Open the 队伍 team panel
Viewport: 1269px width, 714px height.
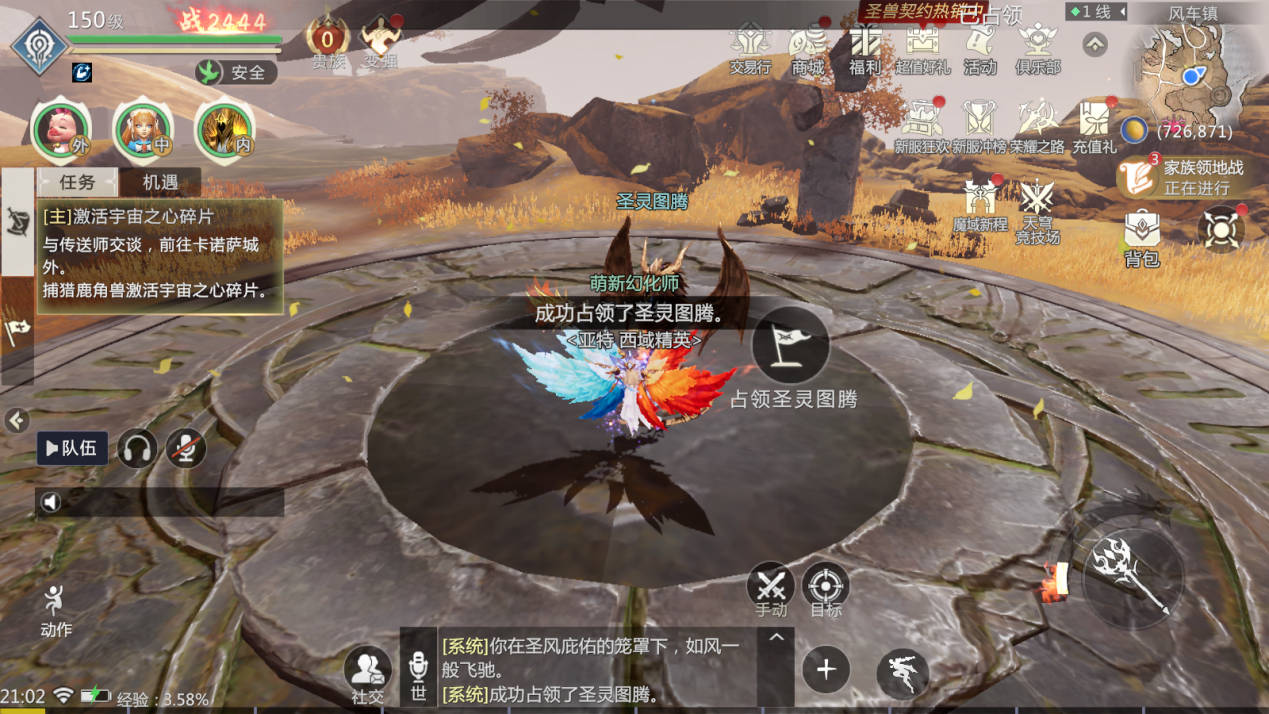tap(72, 448)
